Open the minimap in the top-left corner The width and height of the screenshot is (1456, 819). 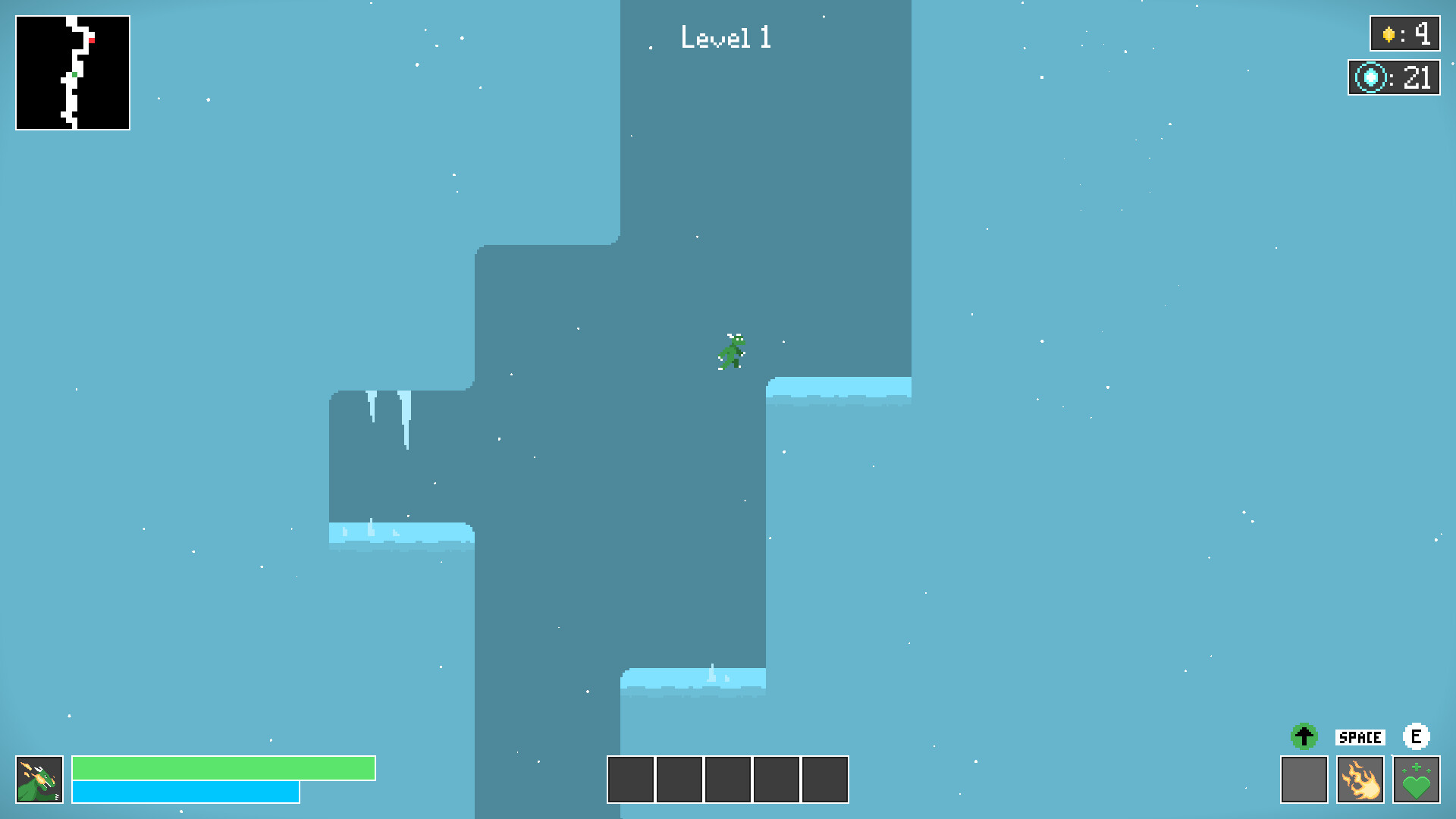pos(72,72)
